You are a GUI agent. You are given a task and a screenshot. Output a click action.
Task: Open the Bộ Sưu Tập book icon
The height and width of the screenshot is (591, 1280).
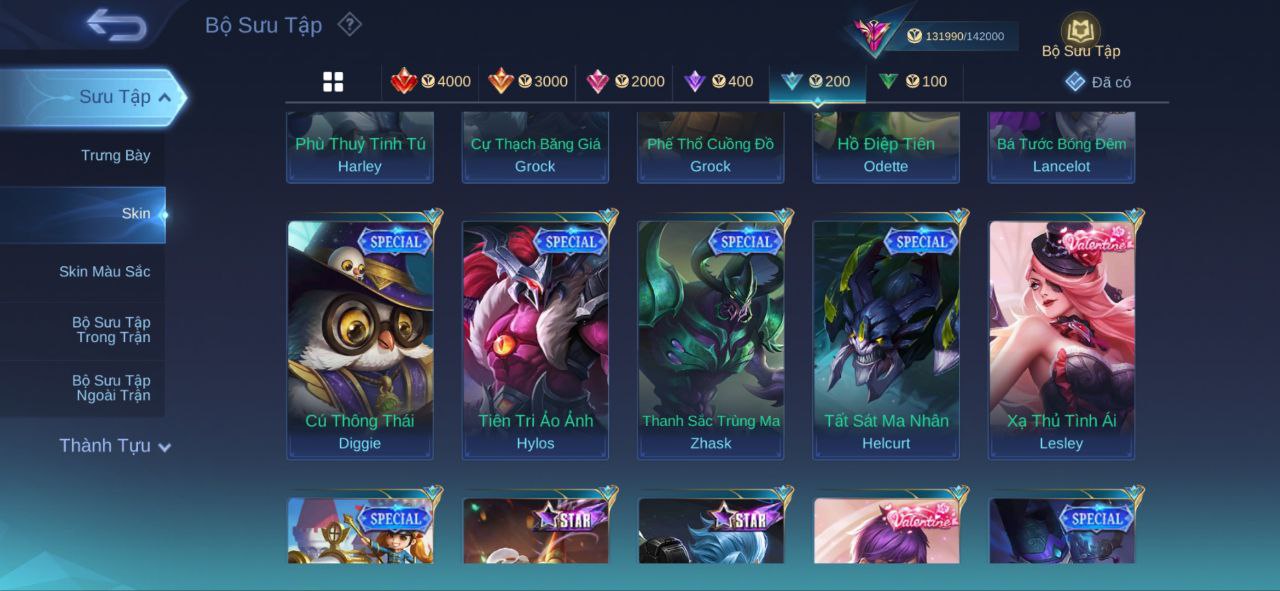pyautogui.click(x=1080, y=34)
